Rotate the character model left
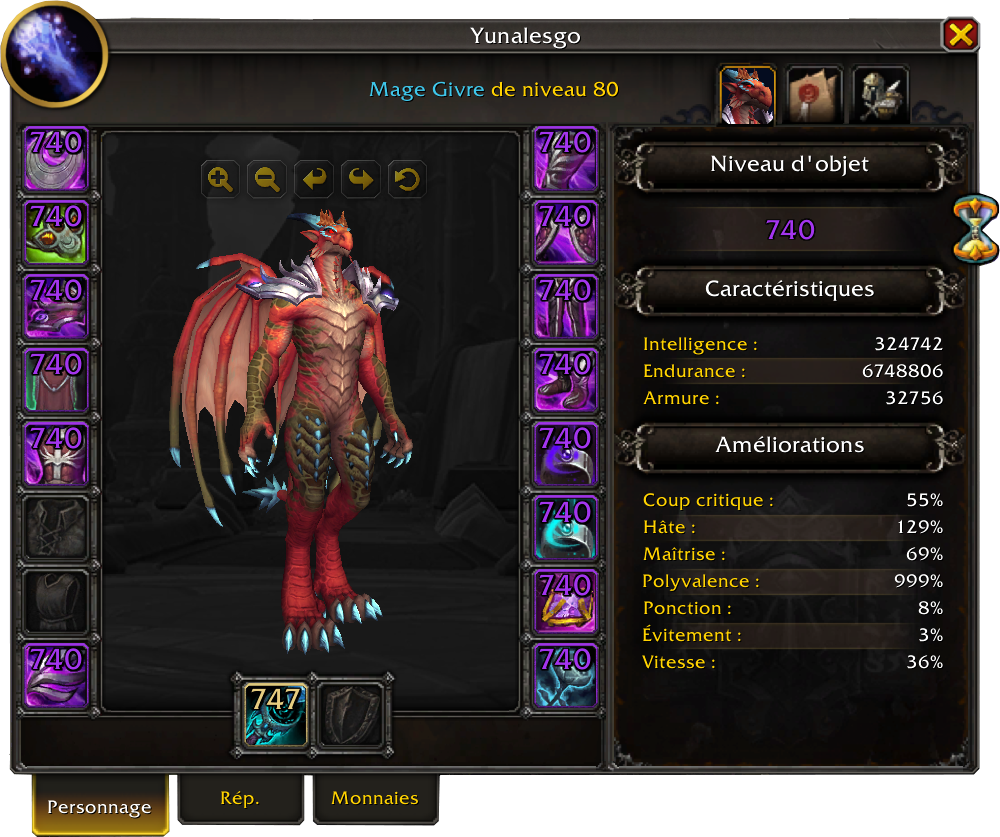Image resolution: width=1000 pixels, height=837 pixels. tap(314, 180)
